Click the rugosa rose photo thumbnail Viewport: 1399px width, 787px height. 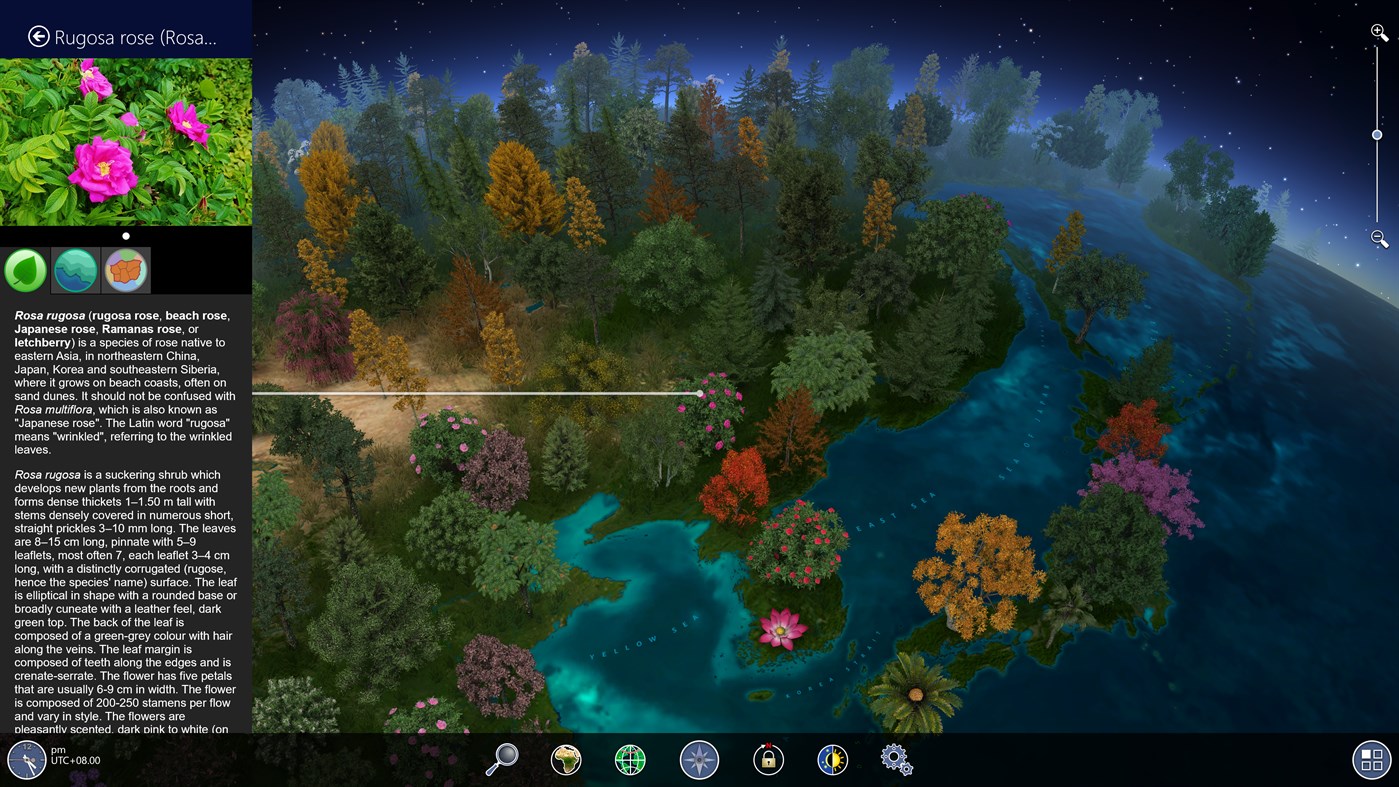[125, 140]
